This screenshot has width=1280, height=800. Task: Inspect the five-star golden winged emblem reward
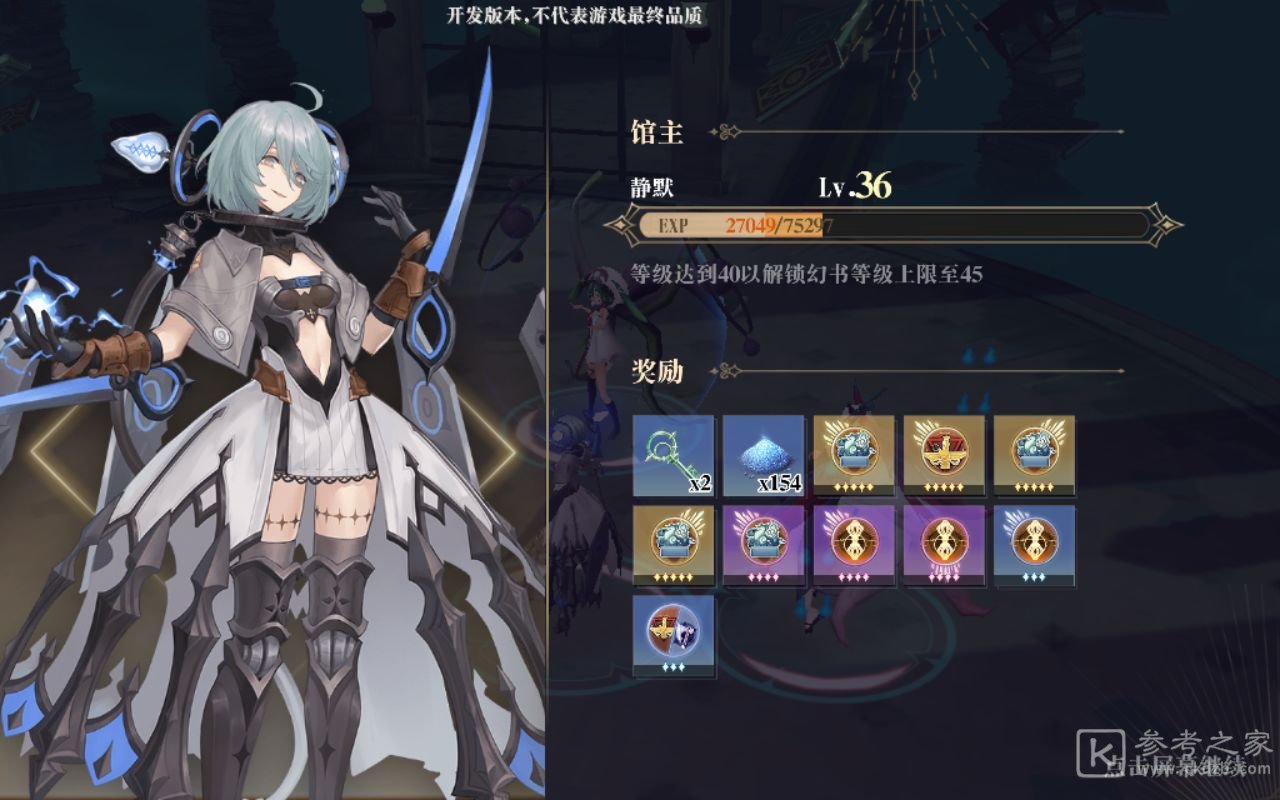pyautogui.click(x=943, y=455)
